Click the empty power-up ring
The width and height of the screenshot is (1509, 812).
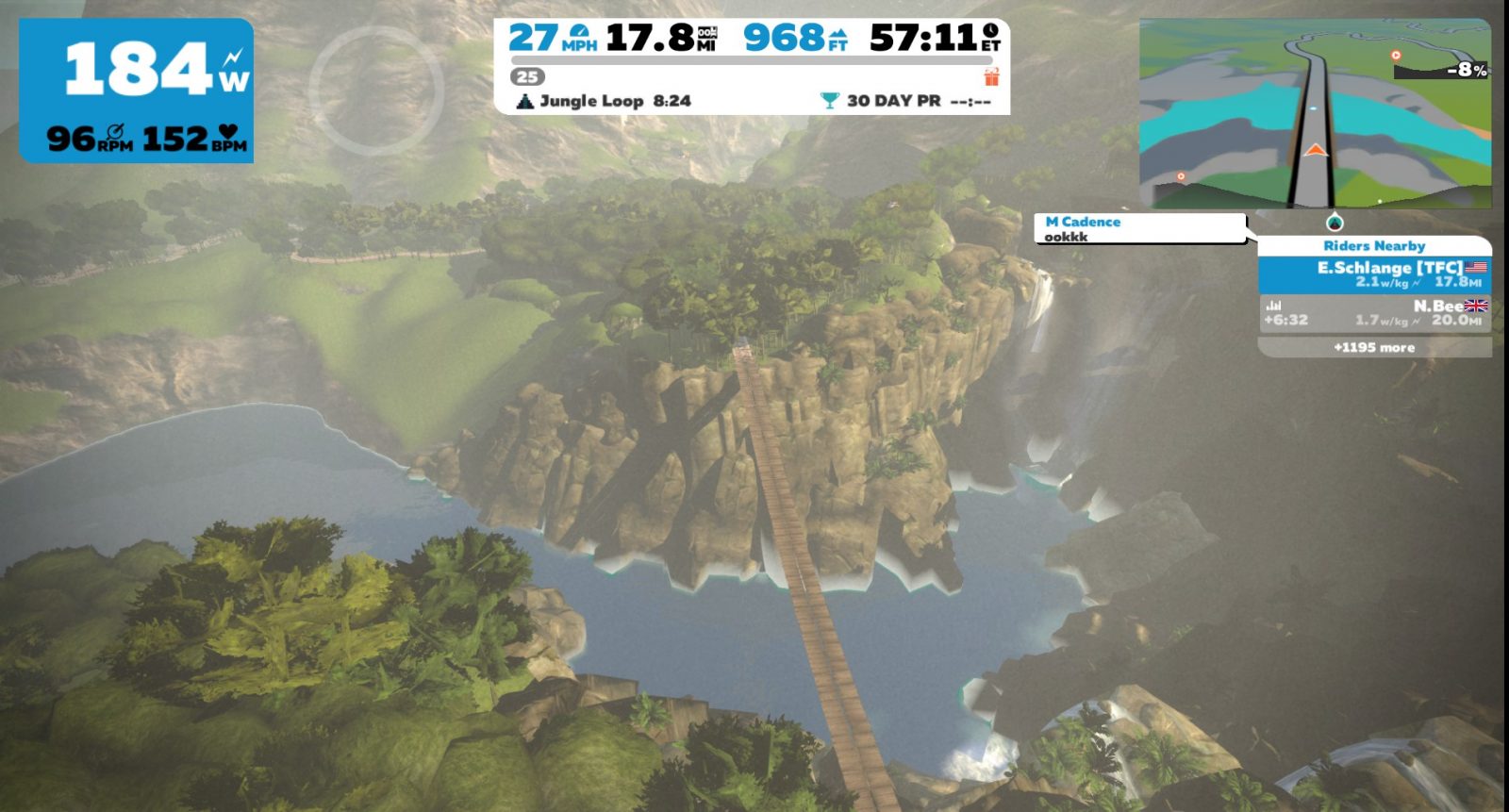375,91
